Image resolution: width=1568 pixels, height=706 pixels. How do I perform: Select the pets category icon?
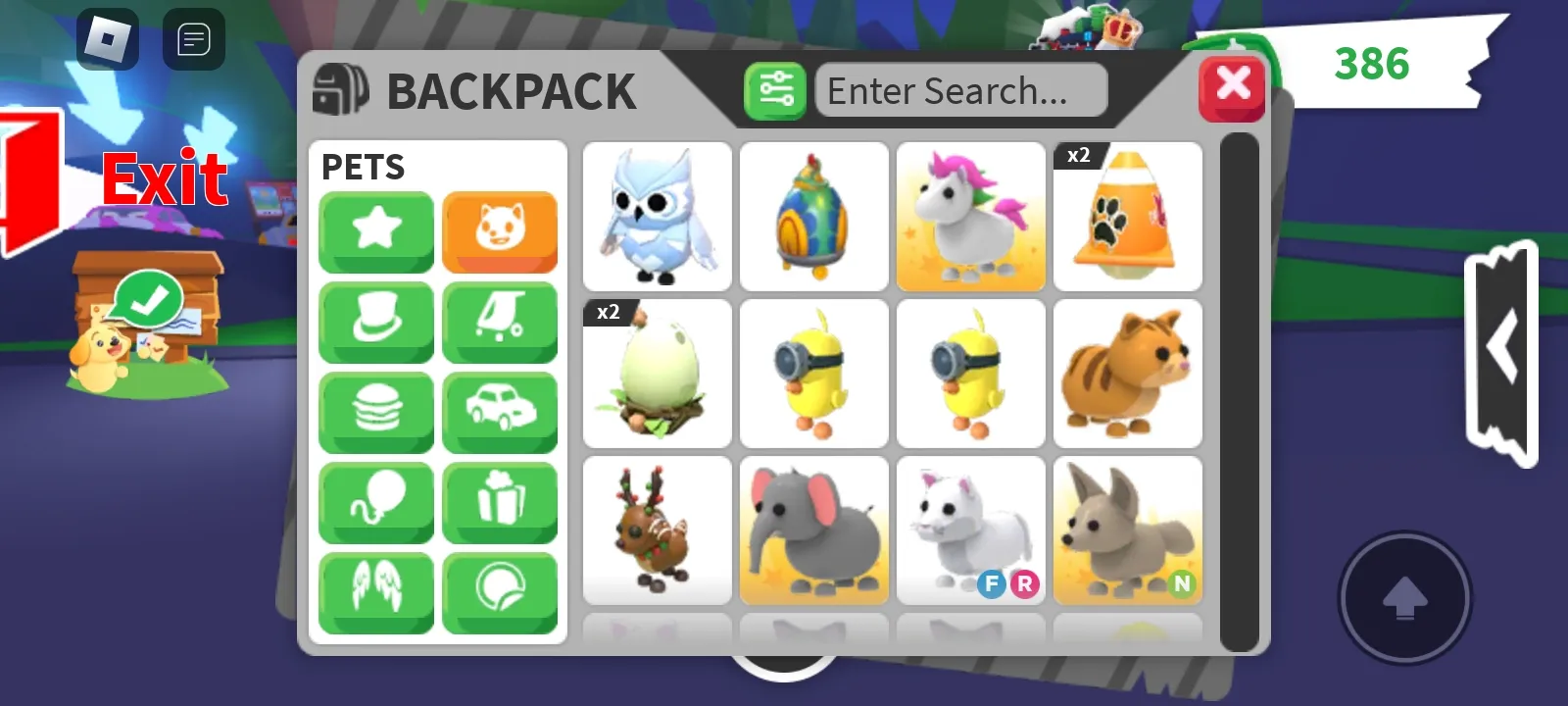point(500,232)
